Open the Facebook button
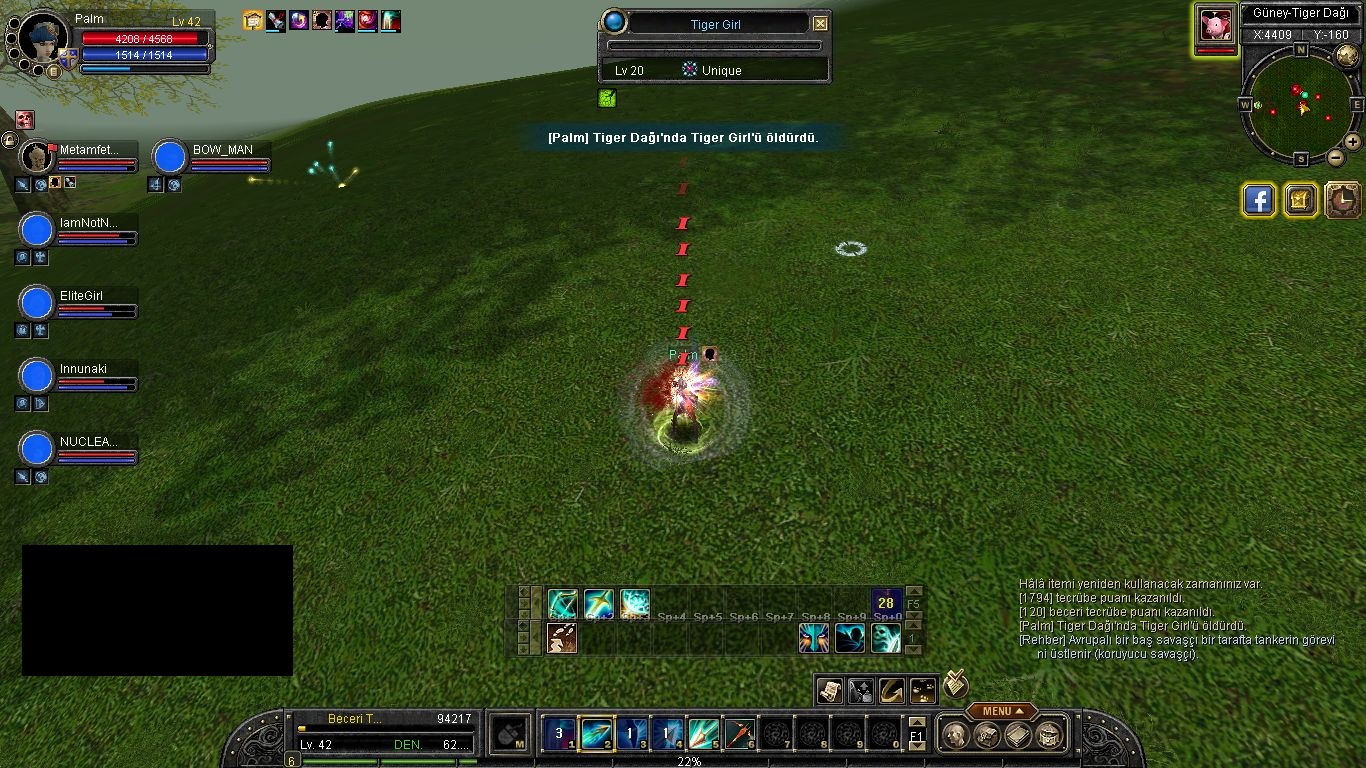 point(1259,200)
